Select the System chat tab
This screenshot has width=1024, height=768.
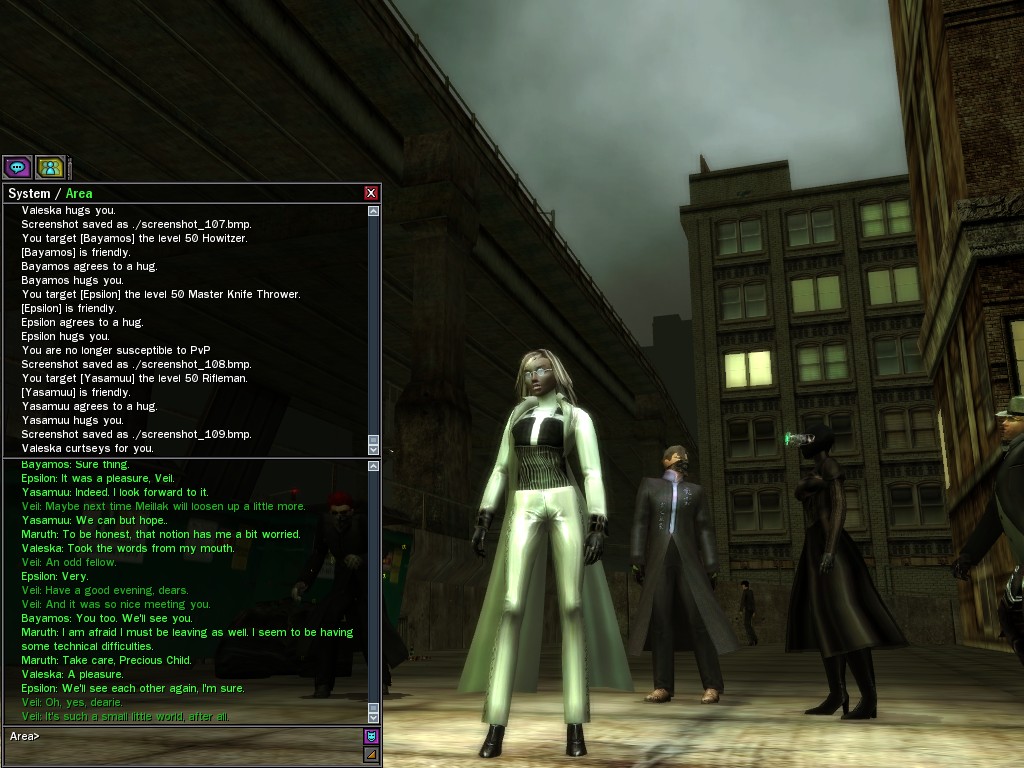click(28, 193)
